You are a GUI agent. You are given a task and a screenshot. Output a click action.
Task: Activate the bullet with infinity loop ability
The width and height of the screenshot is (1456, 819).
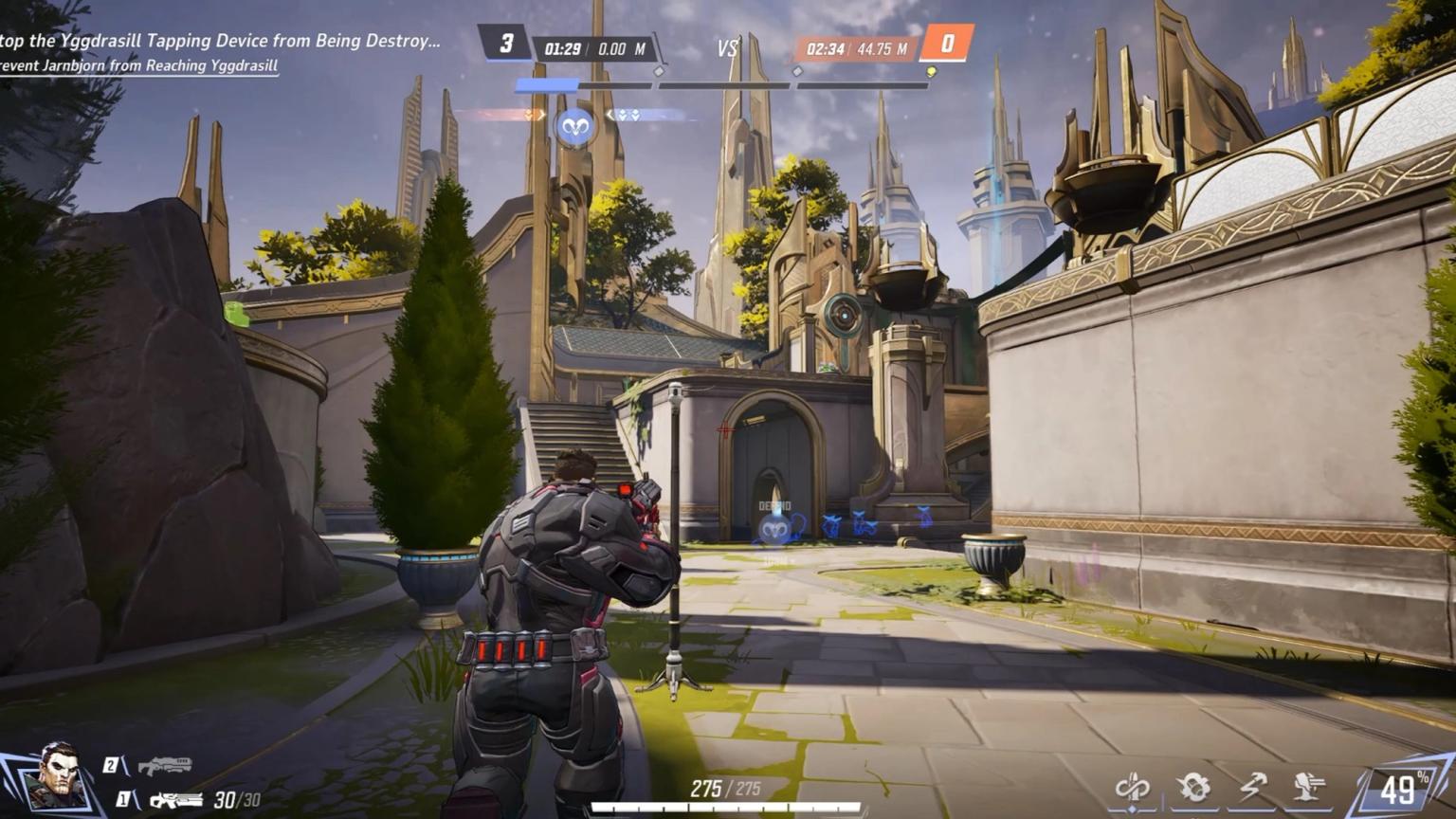[1133, 787]
